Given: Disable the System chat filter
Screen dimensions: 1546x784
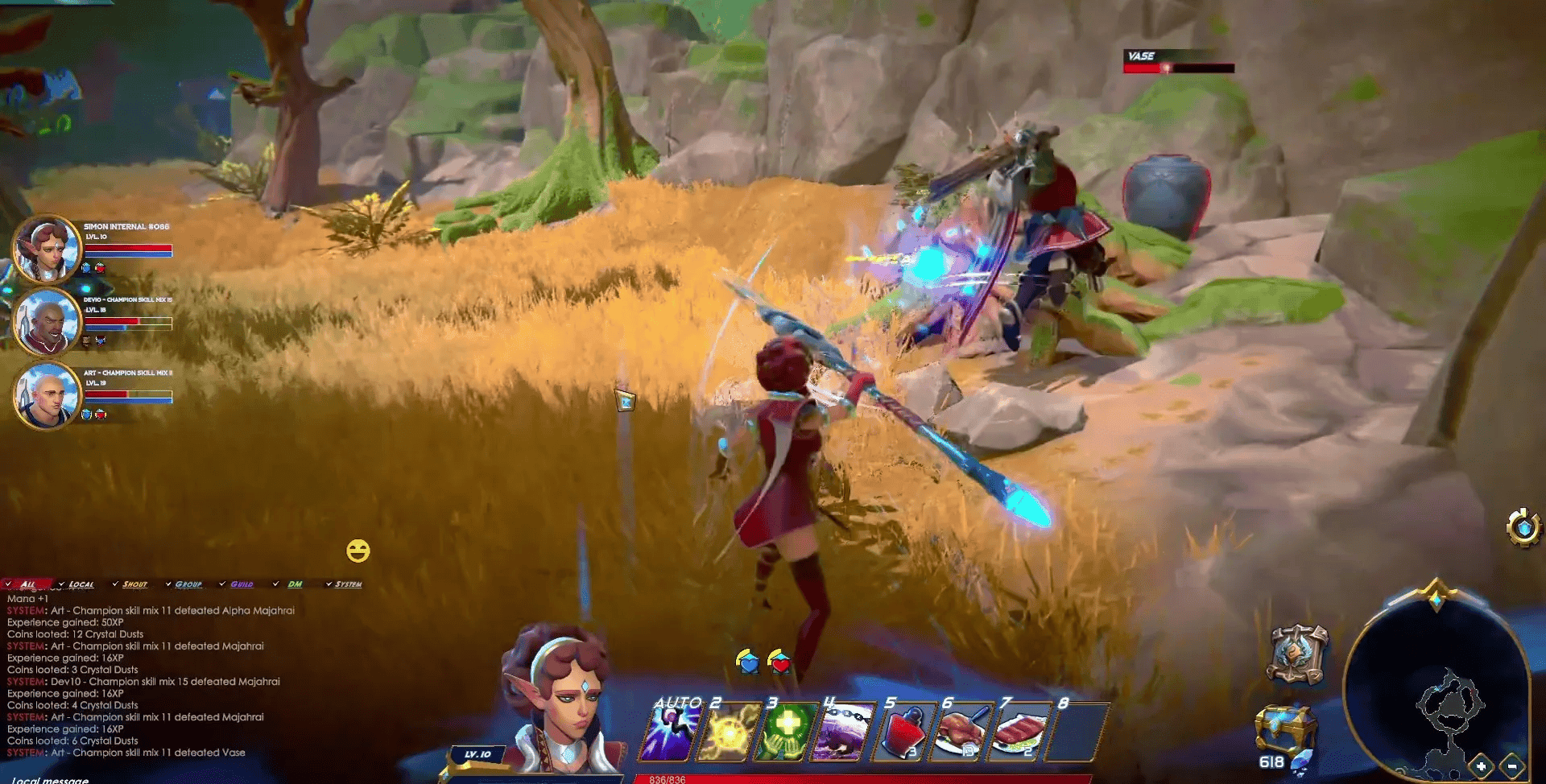Looking at the screenshot, I should 349,584.
